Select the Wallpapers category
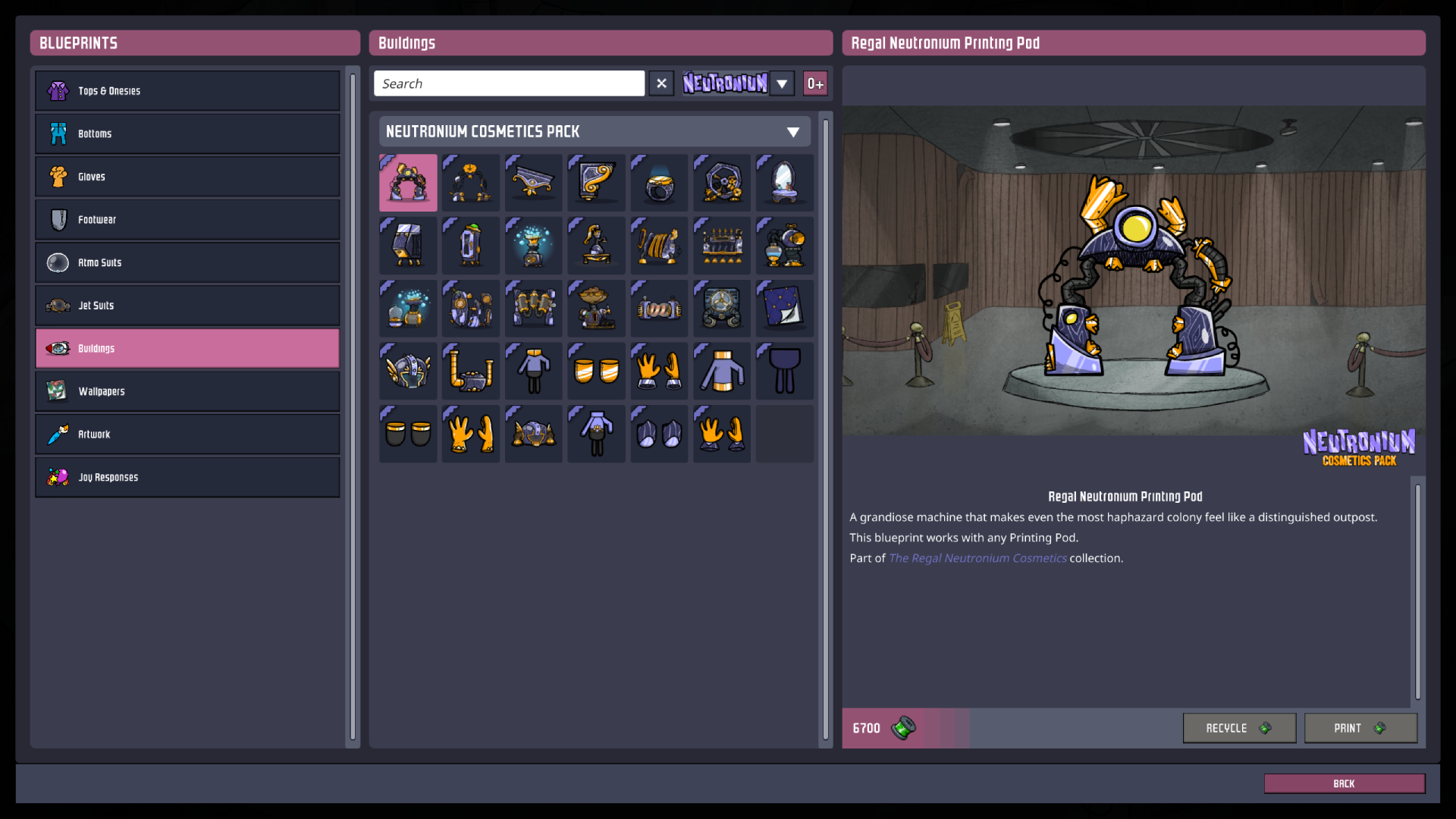1456x819 pixels. click(x=187, y=391)
